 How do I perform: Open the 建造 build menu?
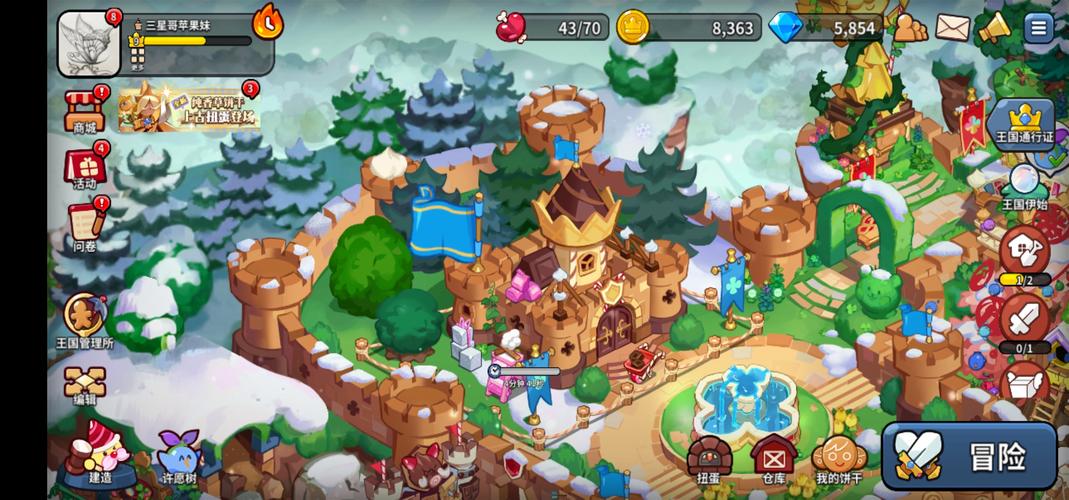pos(99,452)
